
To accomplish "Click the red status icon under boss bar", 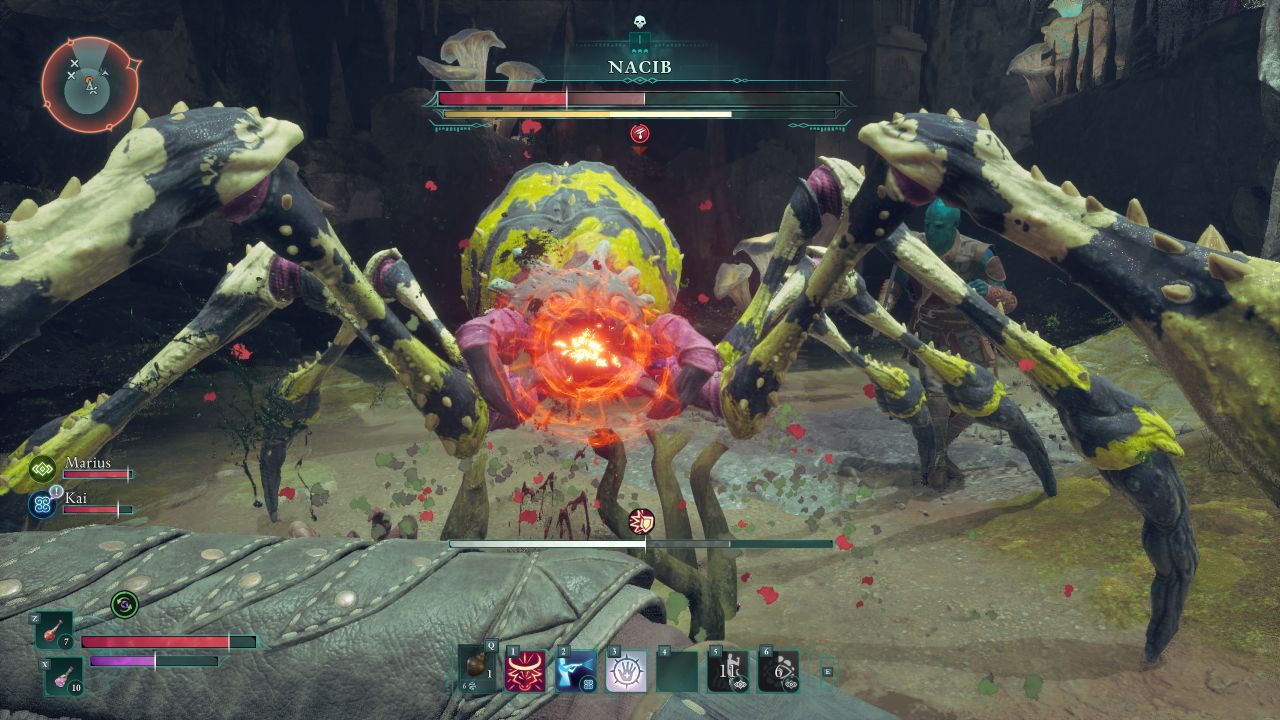I will (640, 133).
